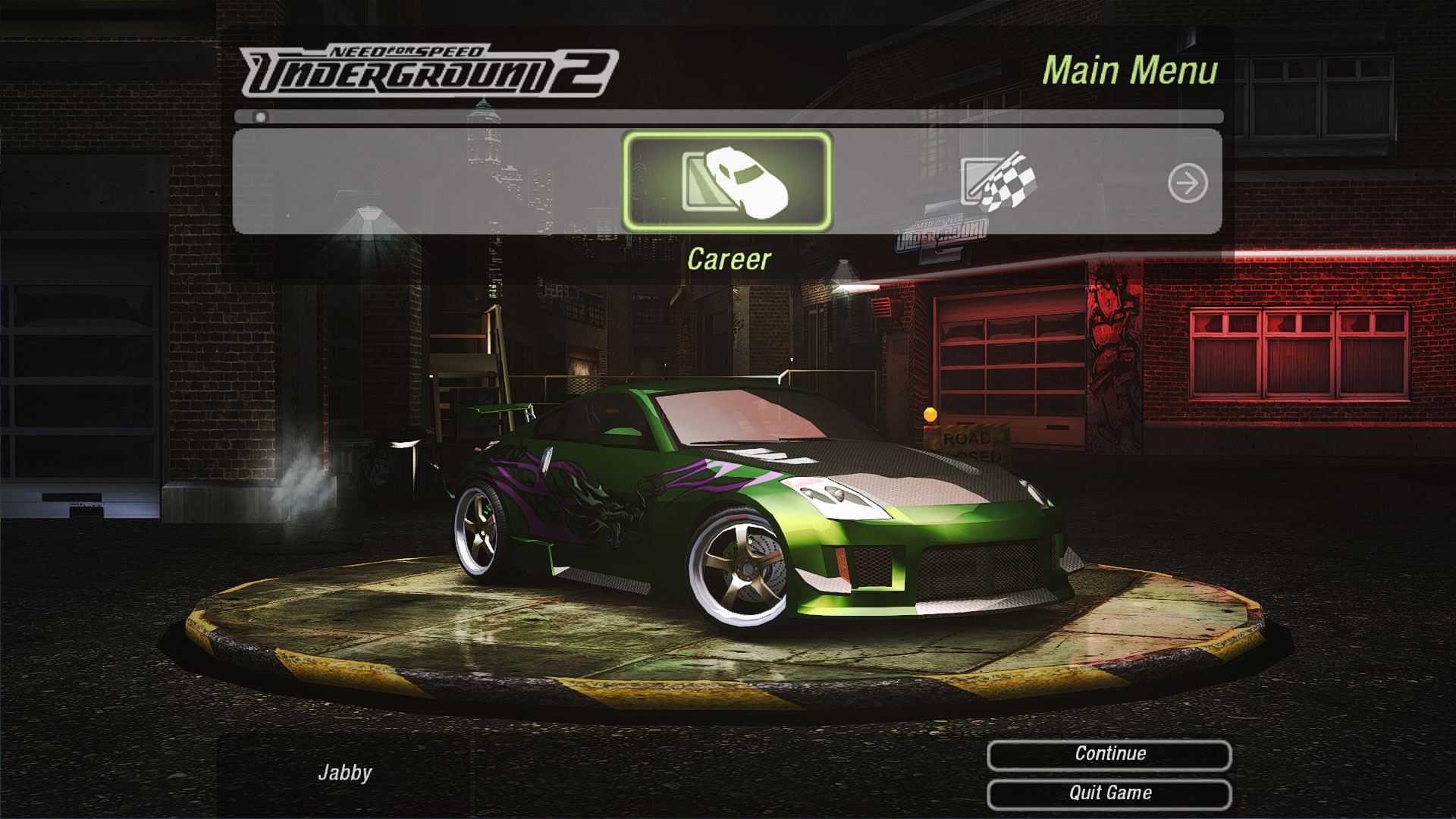Click the menu position scrollbar indicator
This screenshot has width=1456, height=819.
(x=261, y=118)
